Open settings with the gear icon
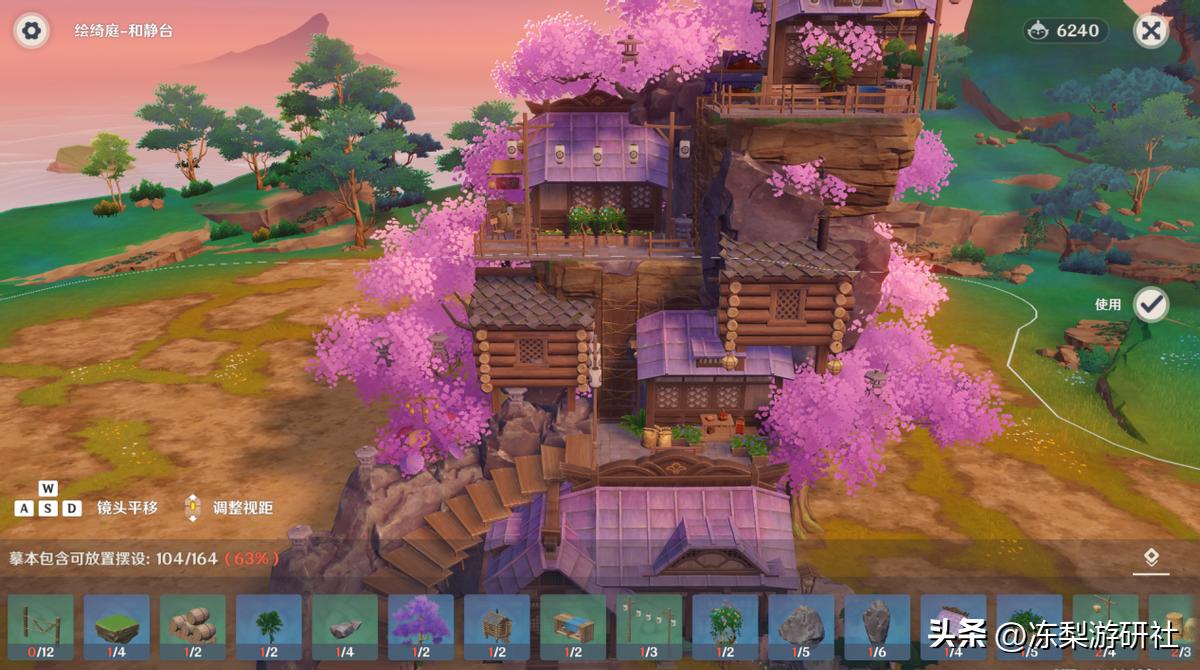The image size is (1200, 670). [32, 31]
